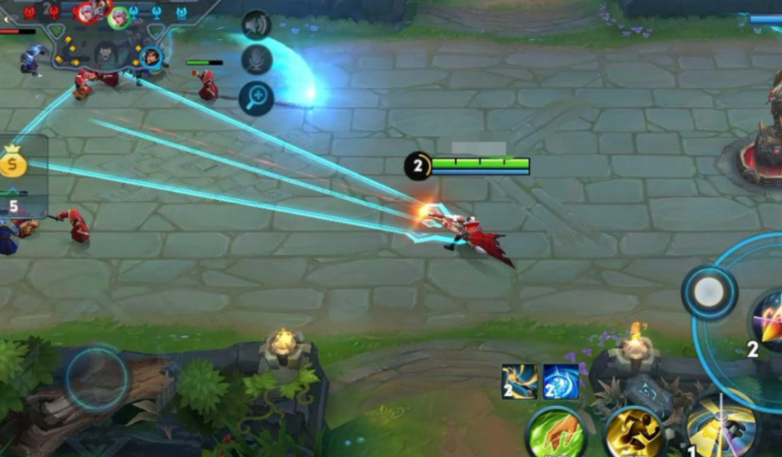This screenshot has height=457, width=782.
Task: Tap the white orb button
Action: click(x=709, y=292)
